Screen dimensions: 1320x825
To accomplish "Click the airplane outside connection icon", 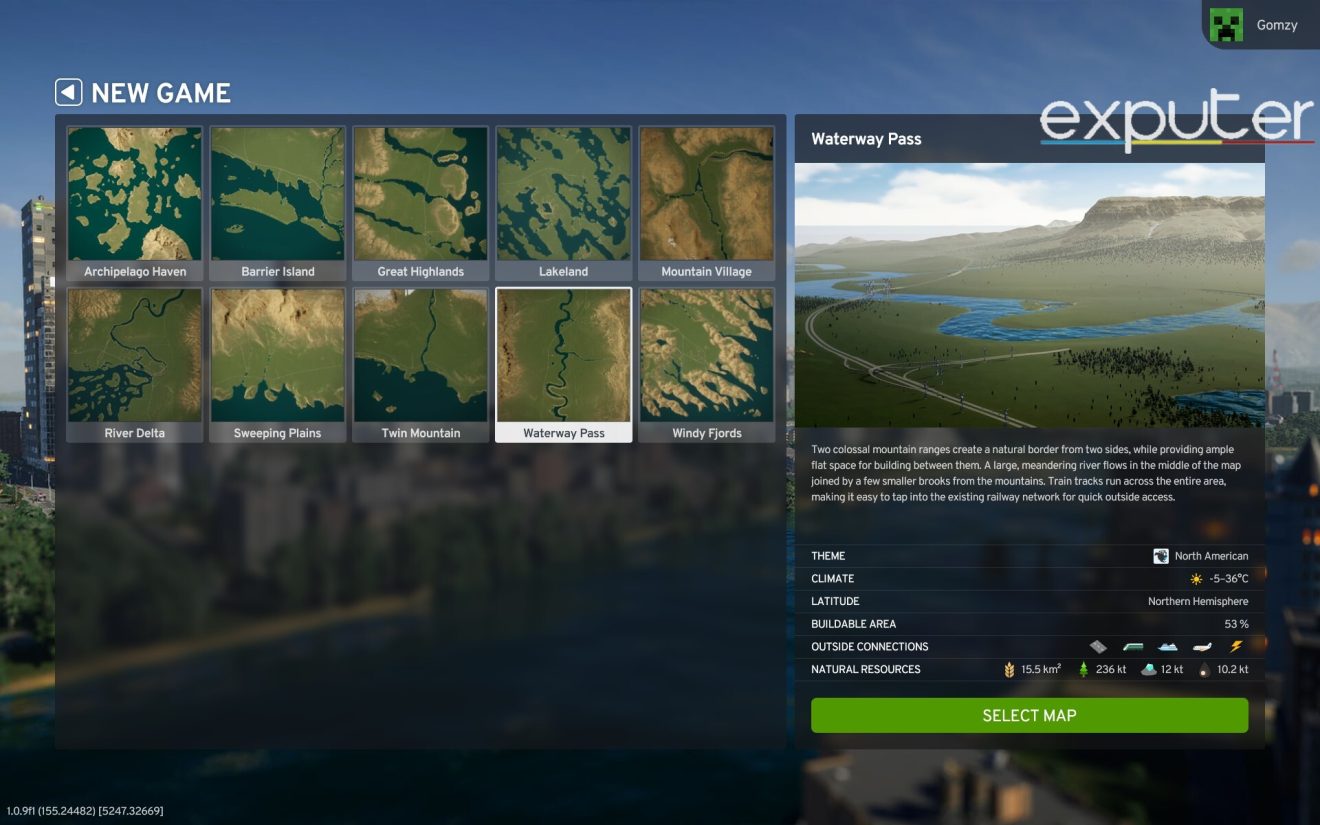I will (x=1201, y=646).
